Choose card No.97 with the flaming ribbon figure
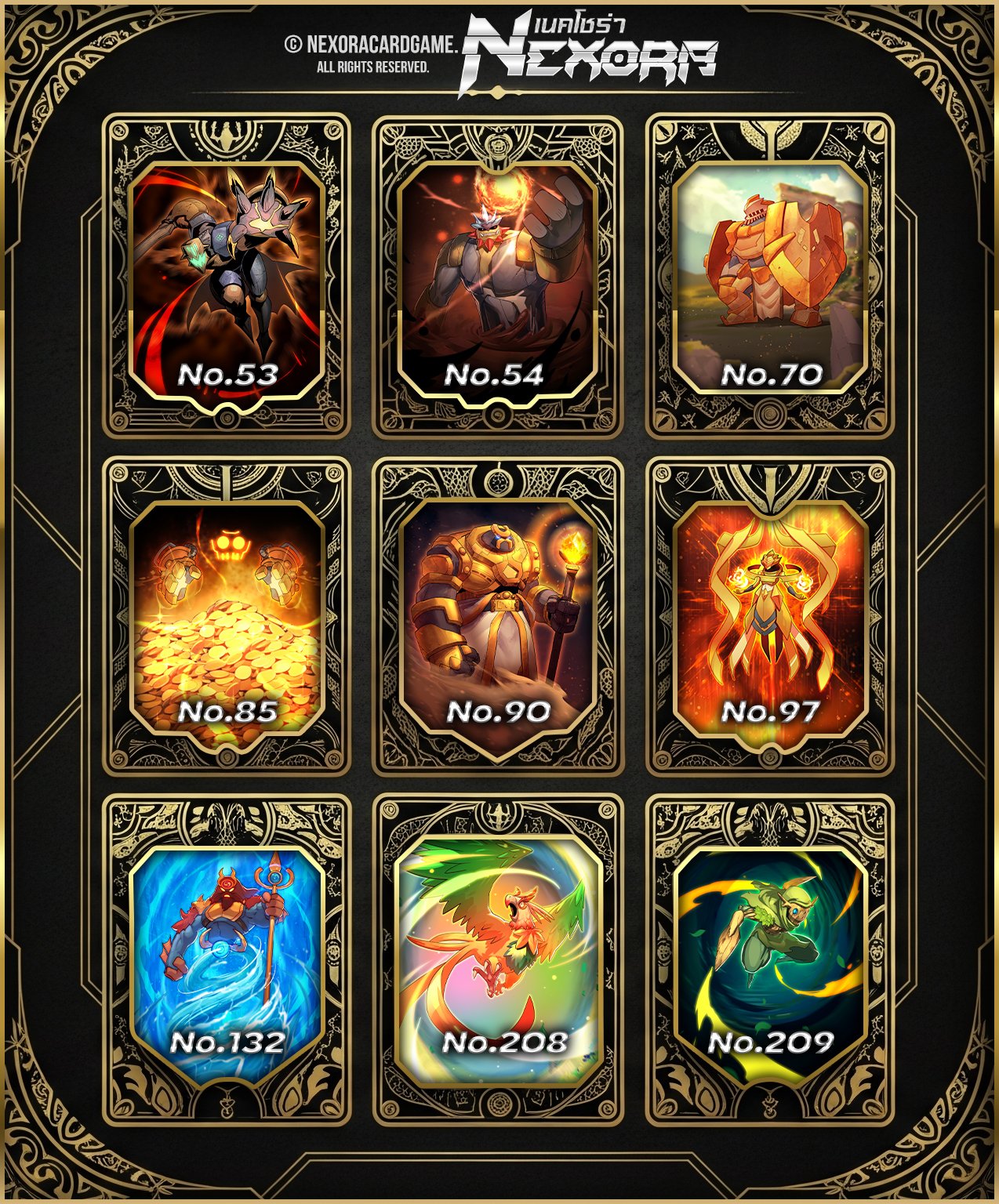 [770, 617]
